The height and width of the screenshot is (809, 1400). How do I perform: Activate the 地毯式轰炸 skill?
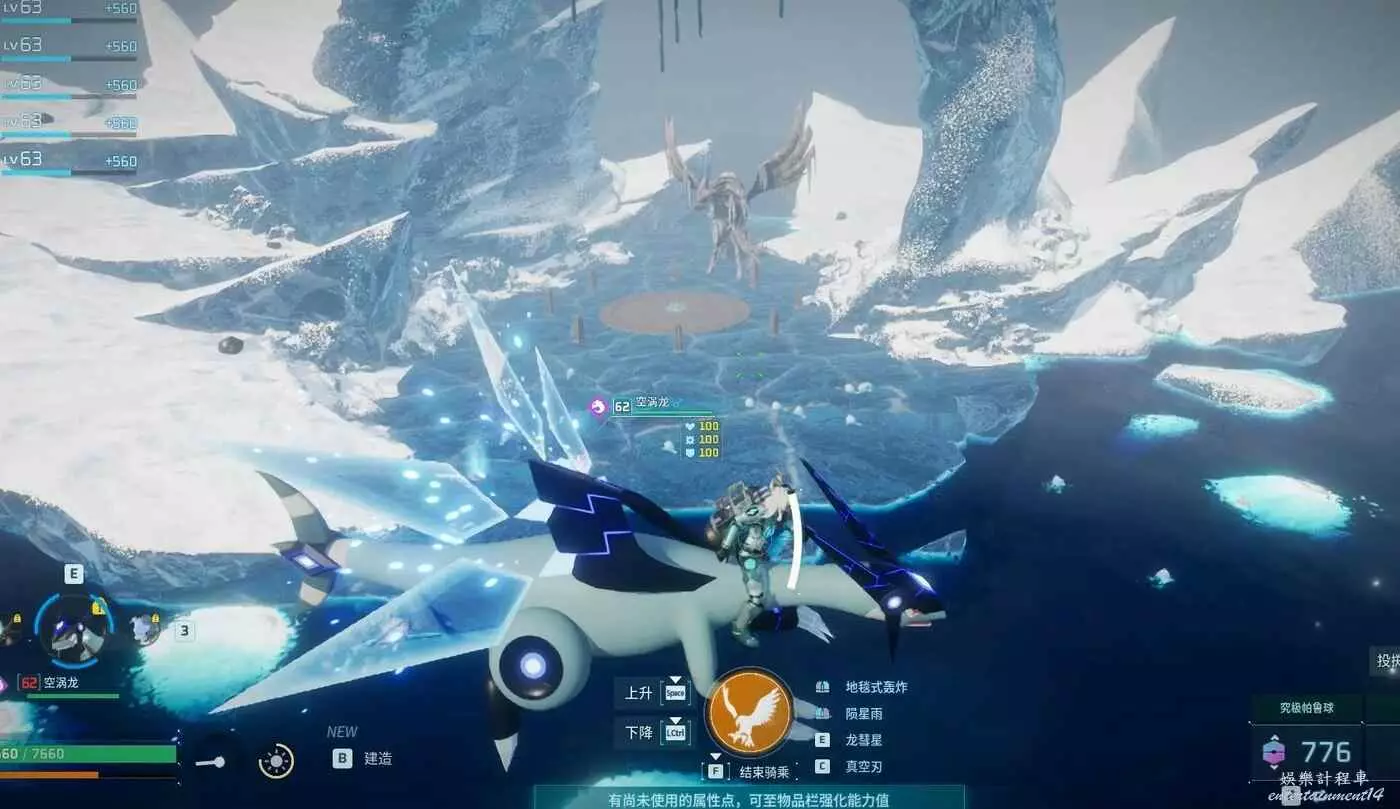tap(876, 687)
